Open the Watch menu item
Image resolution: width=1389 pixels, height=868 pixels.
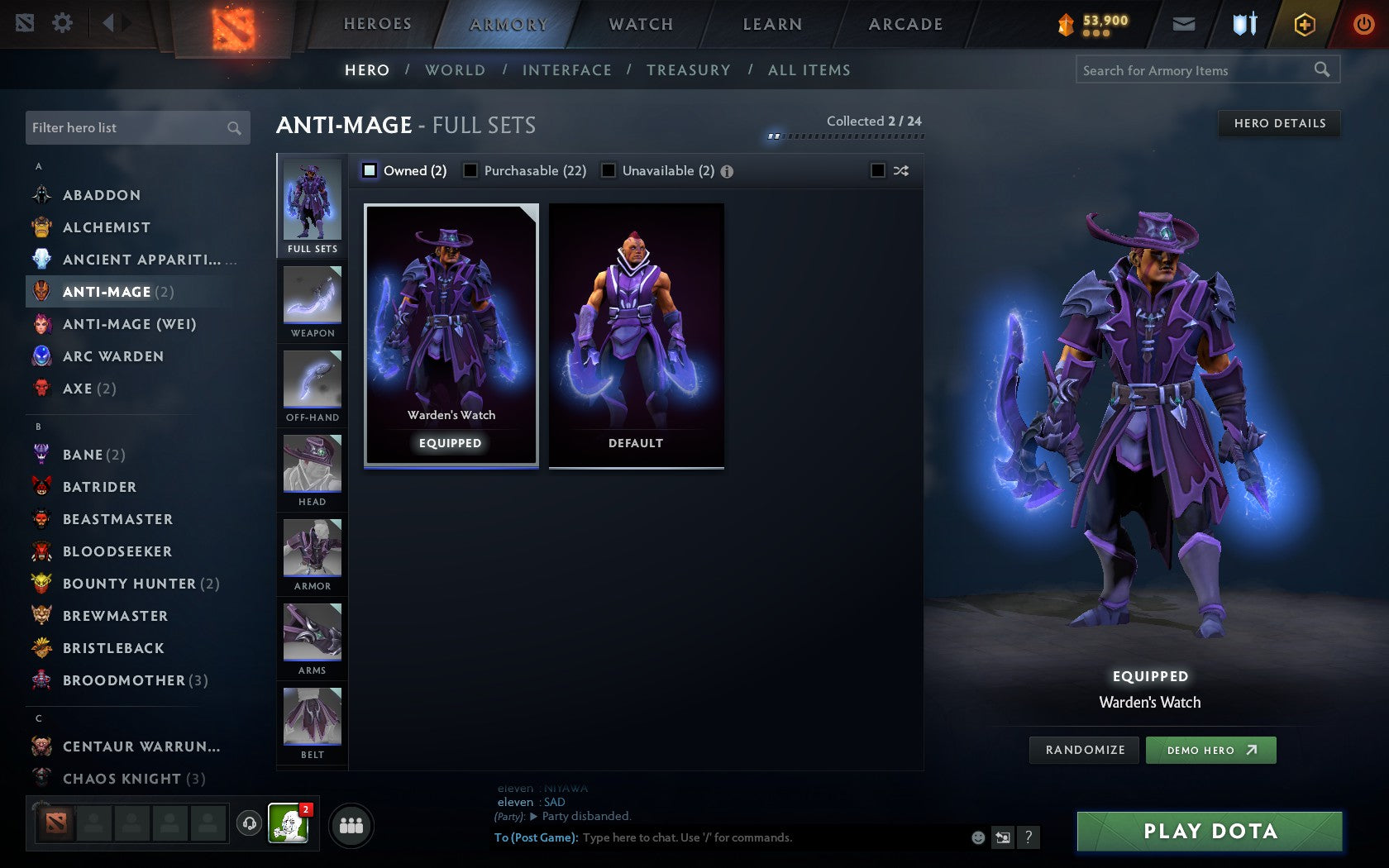pos(639,24)
